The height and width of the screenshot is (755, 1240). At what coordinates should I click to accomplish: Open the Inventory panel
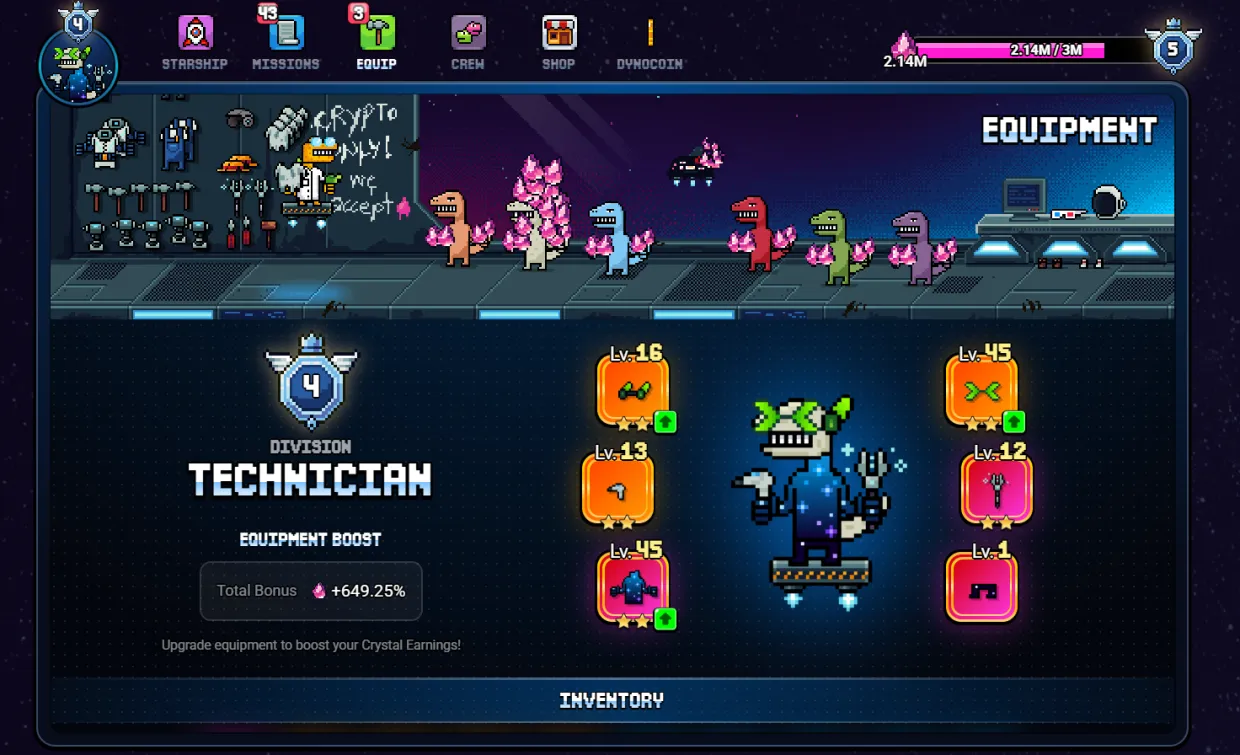click(612, 700)
